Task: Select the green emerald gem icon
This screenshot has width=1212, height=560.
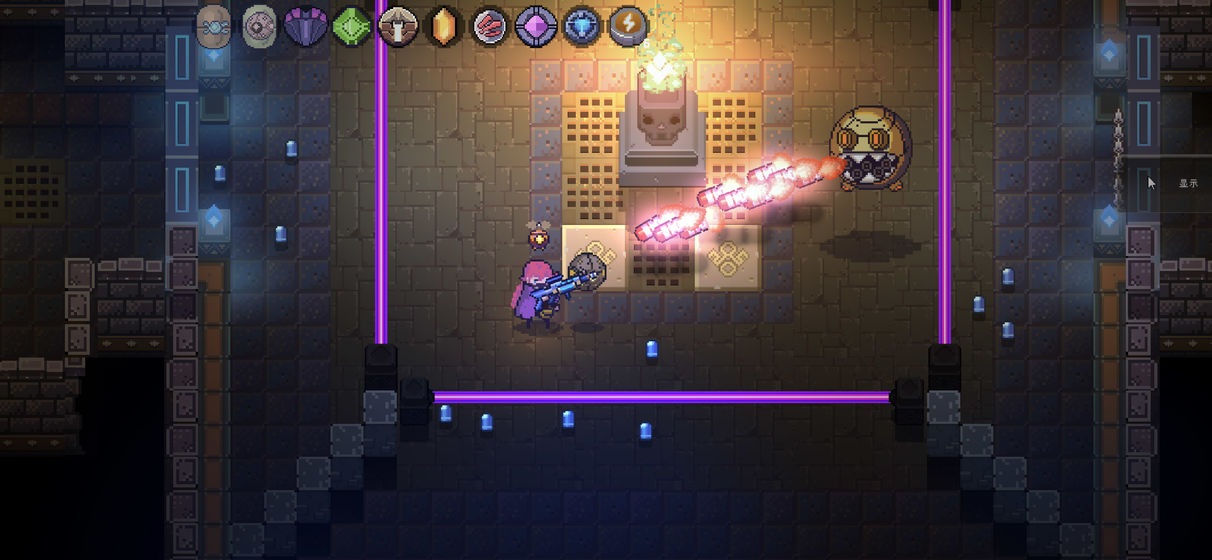Action: tap(352, 26)
